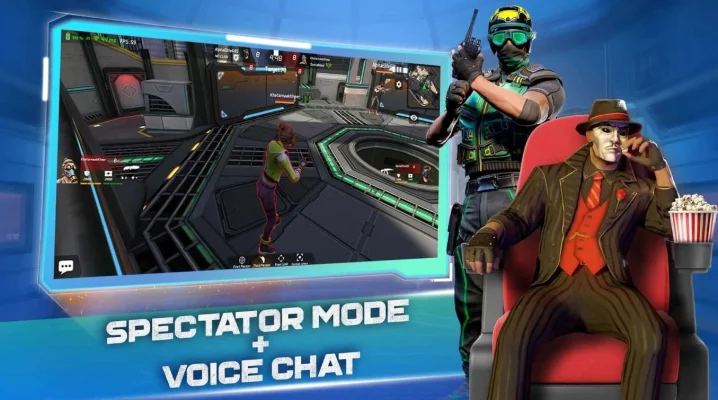Switch to First Person spectator view
The width and height of the screenshot is (718, 400).
tap(241, 257)
